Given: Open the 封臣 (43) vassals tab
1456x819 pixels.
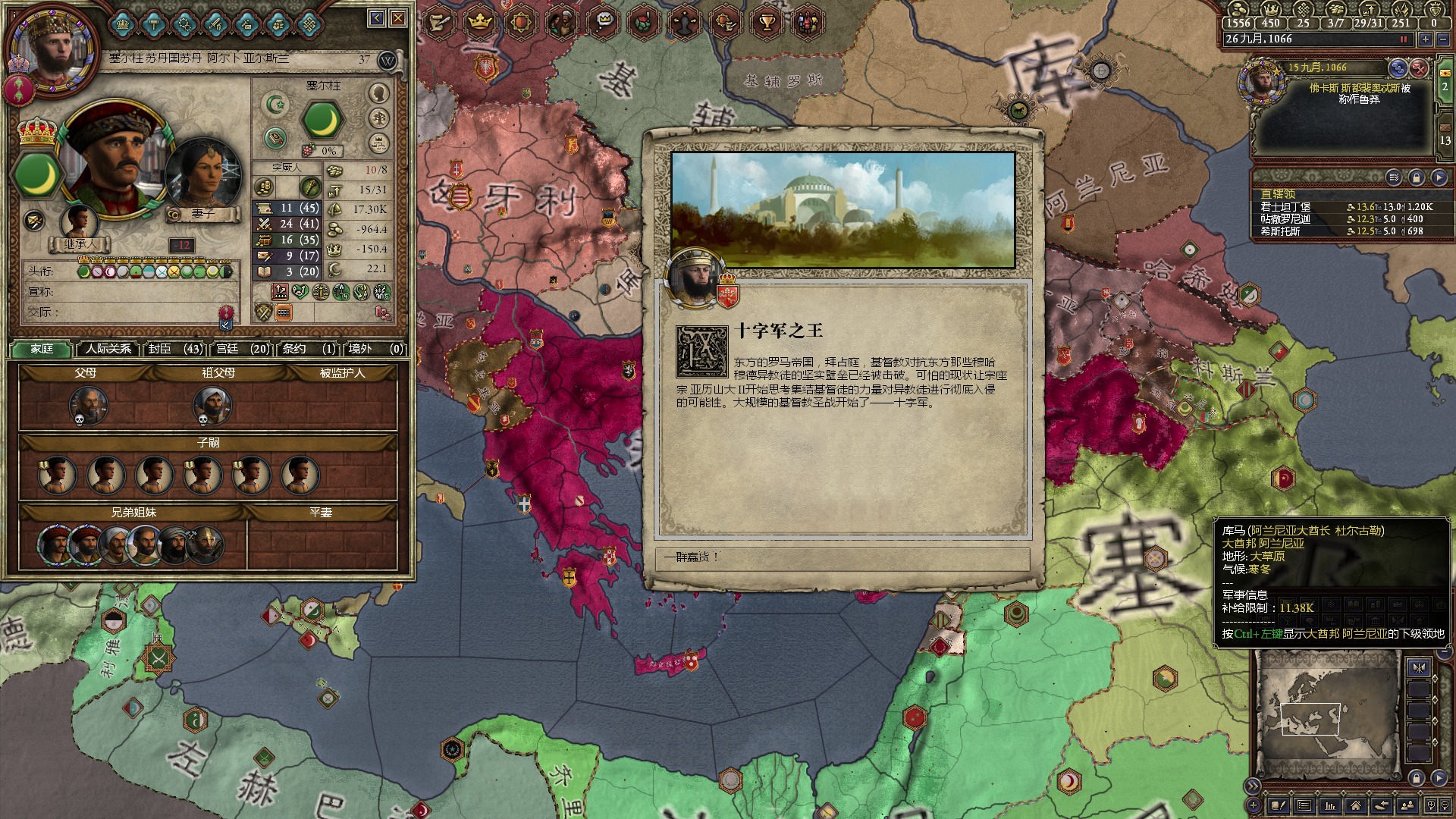Looking at the screenshot, I should pos(175,349).
